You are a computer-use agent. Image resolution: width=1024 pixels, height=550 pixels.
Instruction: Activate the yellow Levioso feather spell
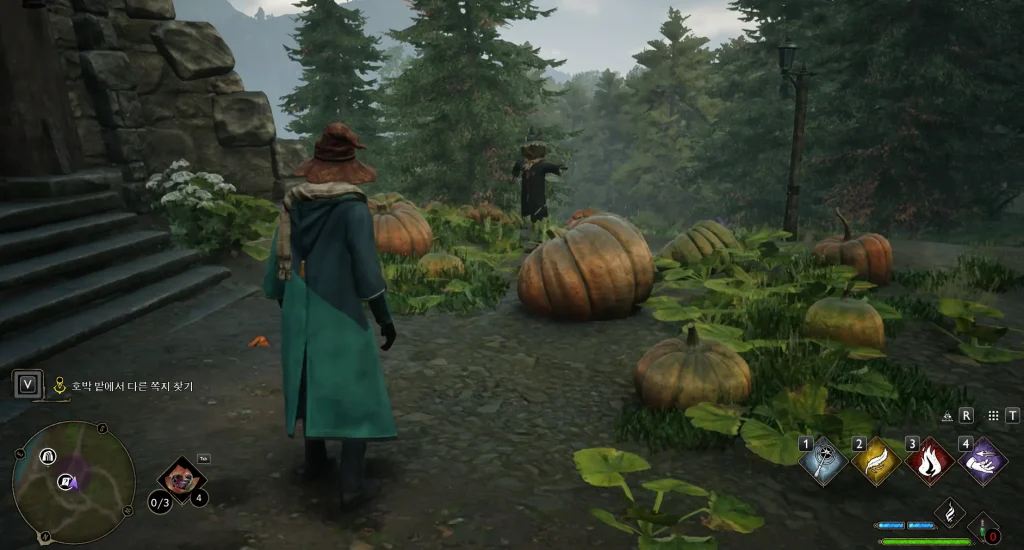point(877,461)
